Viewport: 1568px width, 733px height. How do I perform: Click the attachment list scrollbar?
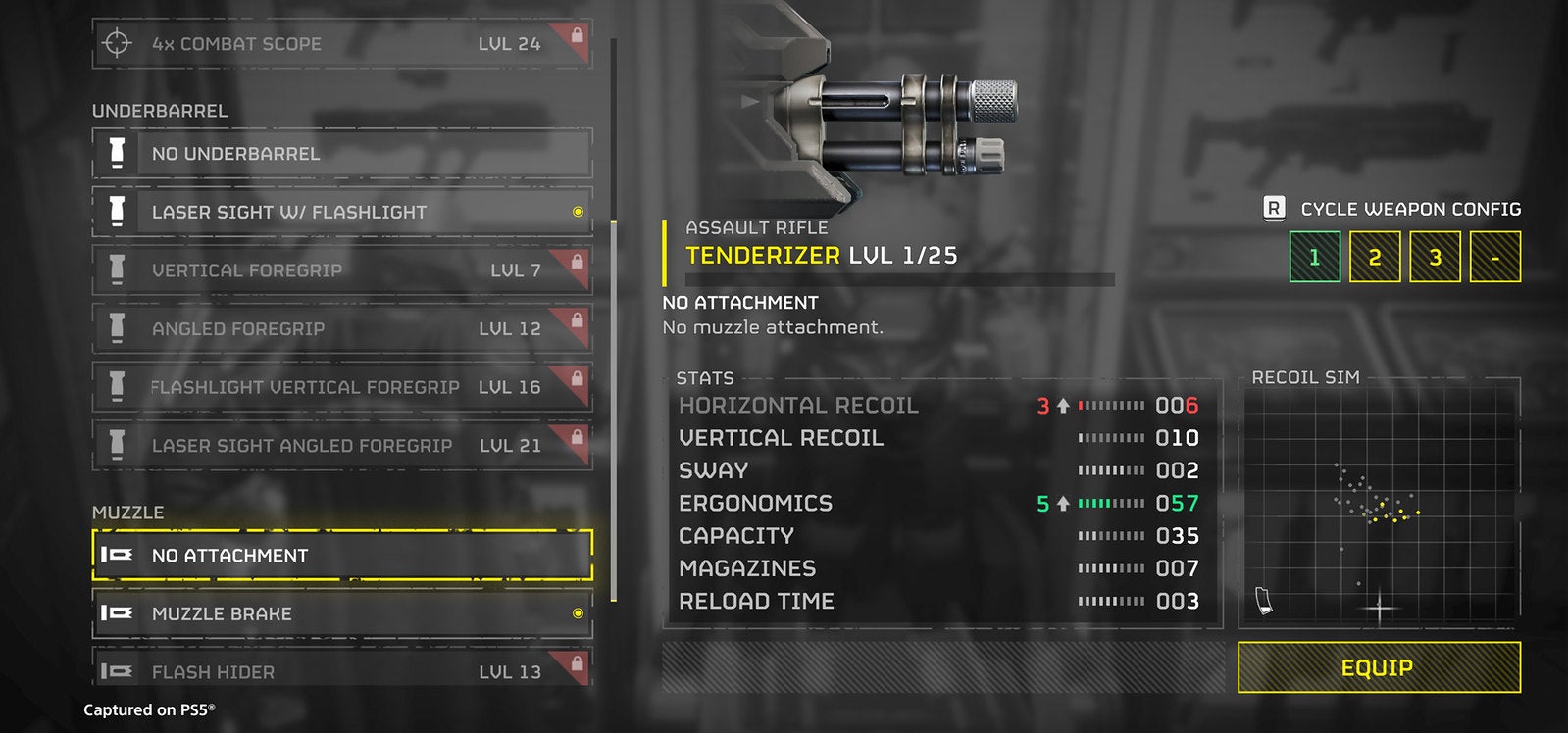pyautogui.click(x=614, y=412)
